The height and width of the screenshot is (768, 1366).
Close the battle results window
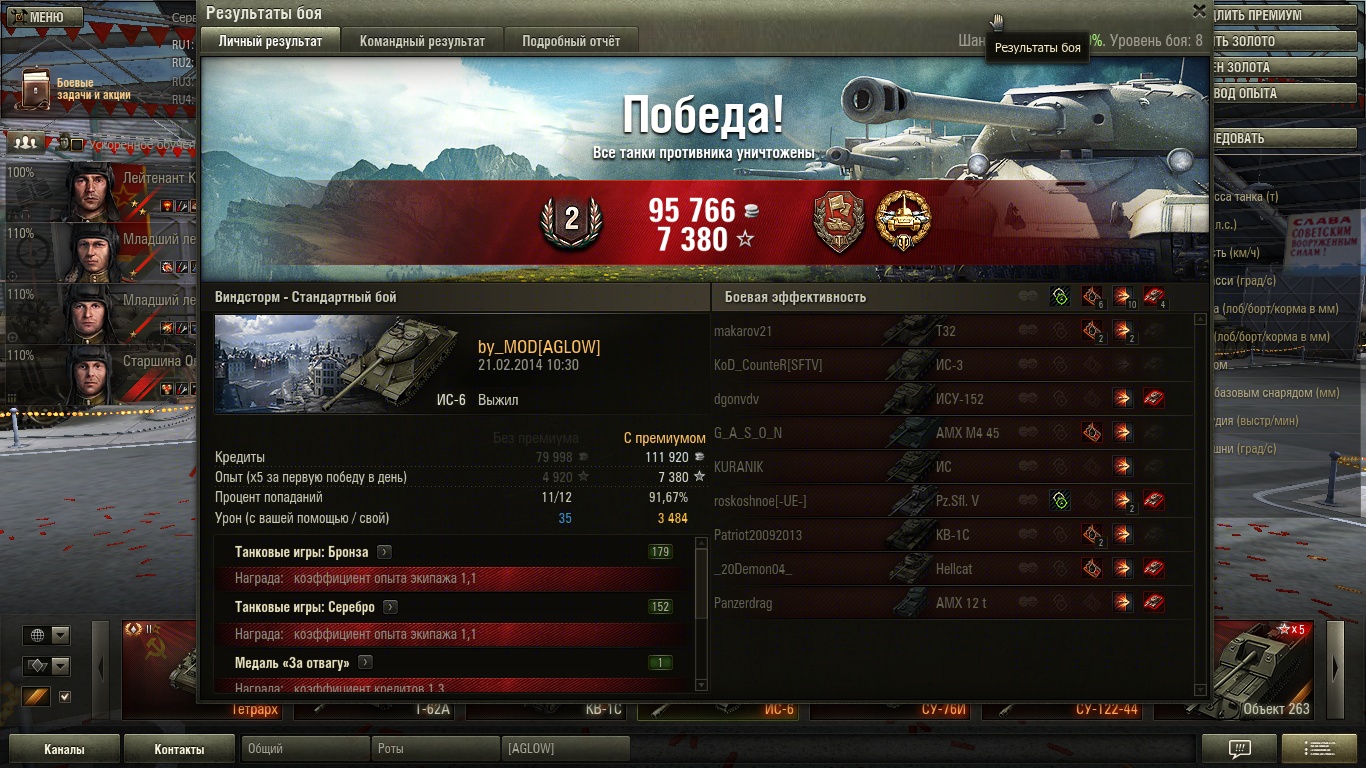point(1198,11)
